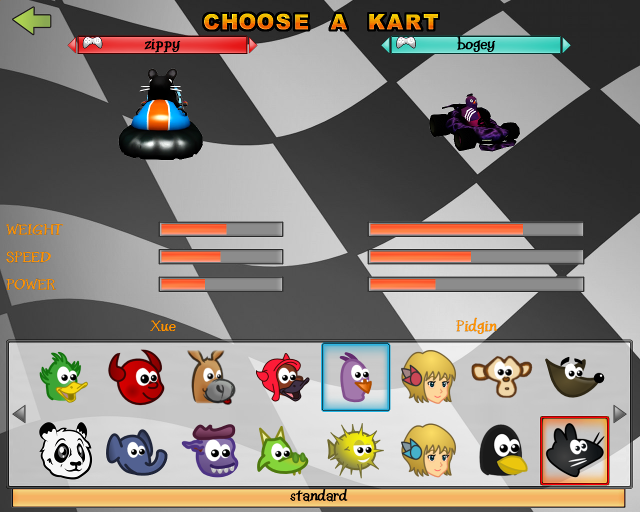Choose the panda kart

(x=63, y=450)
